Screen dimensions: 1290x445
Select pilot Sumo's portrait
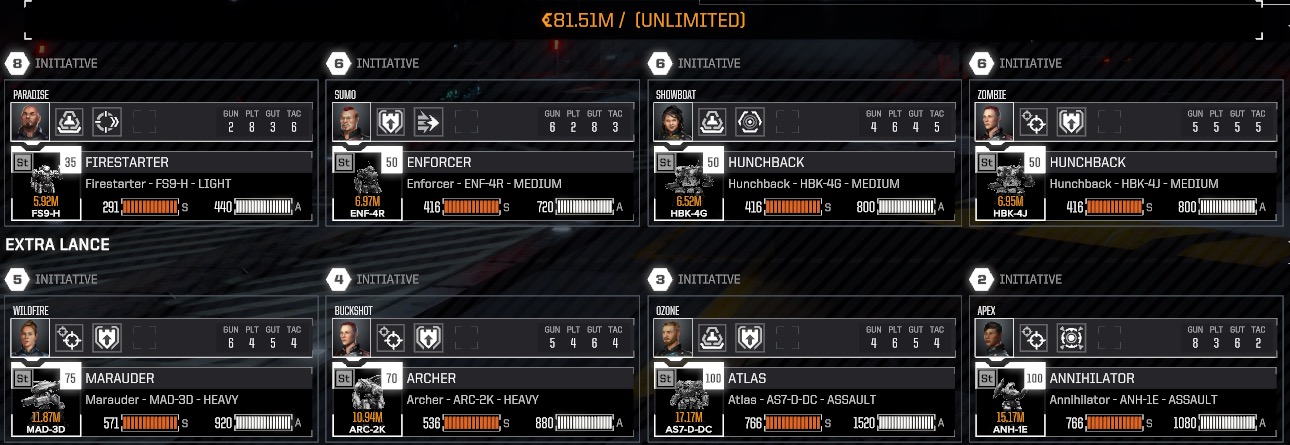click(352, 122)
